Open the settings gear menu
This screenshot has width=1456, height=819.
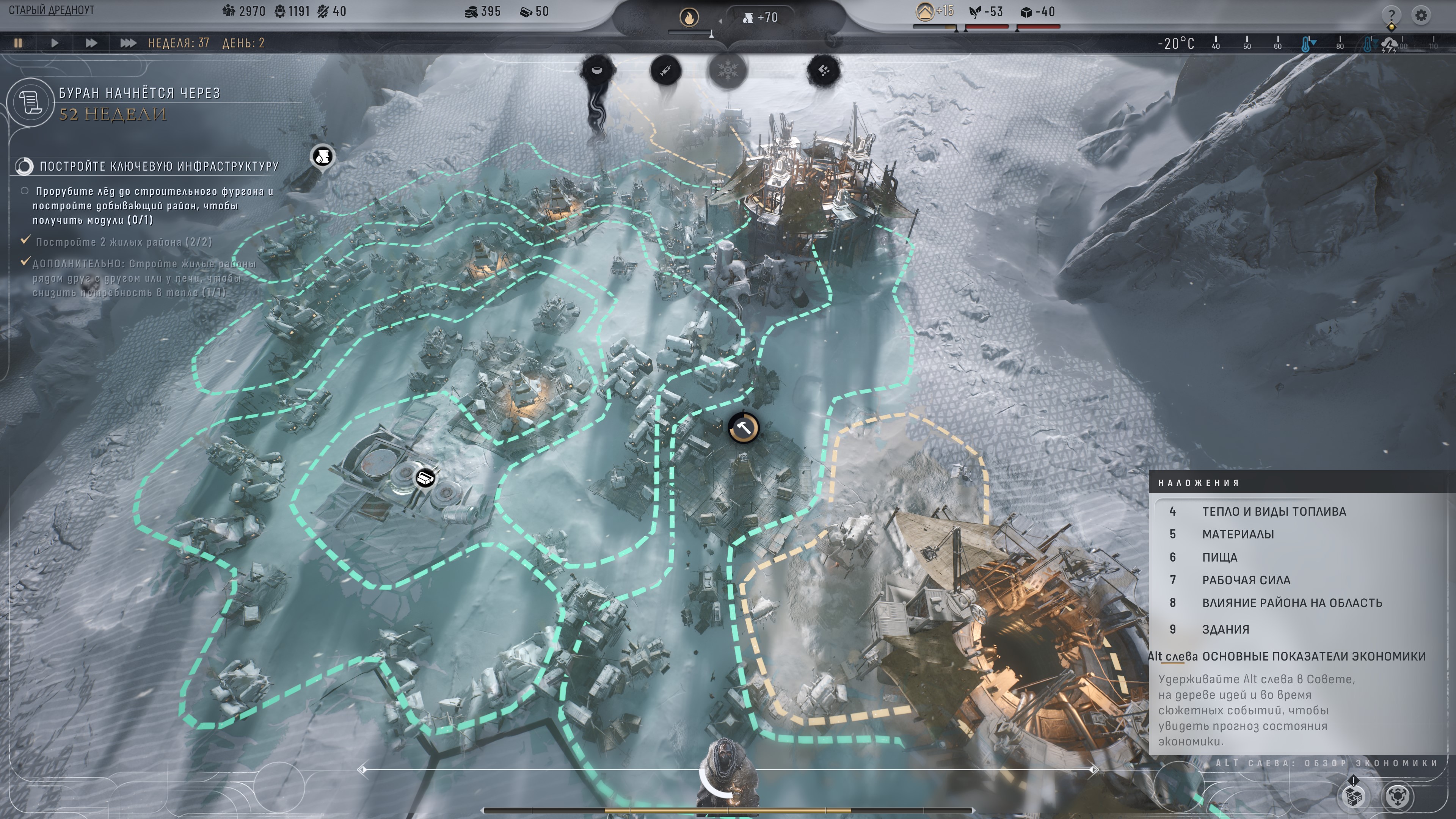click(1421, 15)
